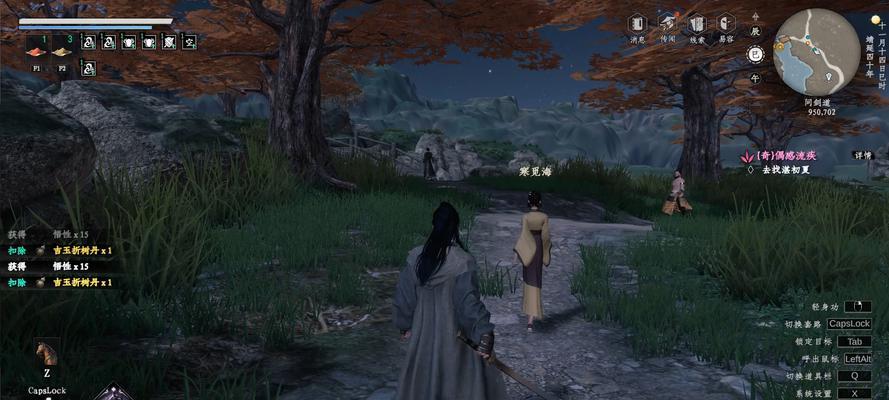The image size is (889, 400).
Task: Click the highlighted 巳 time-of-day marker
Action: [755, 54]
